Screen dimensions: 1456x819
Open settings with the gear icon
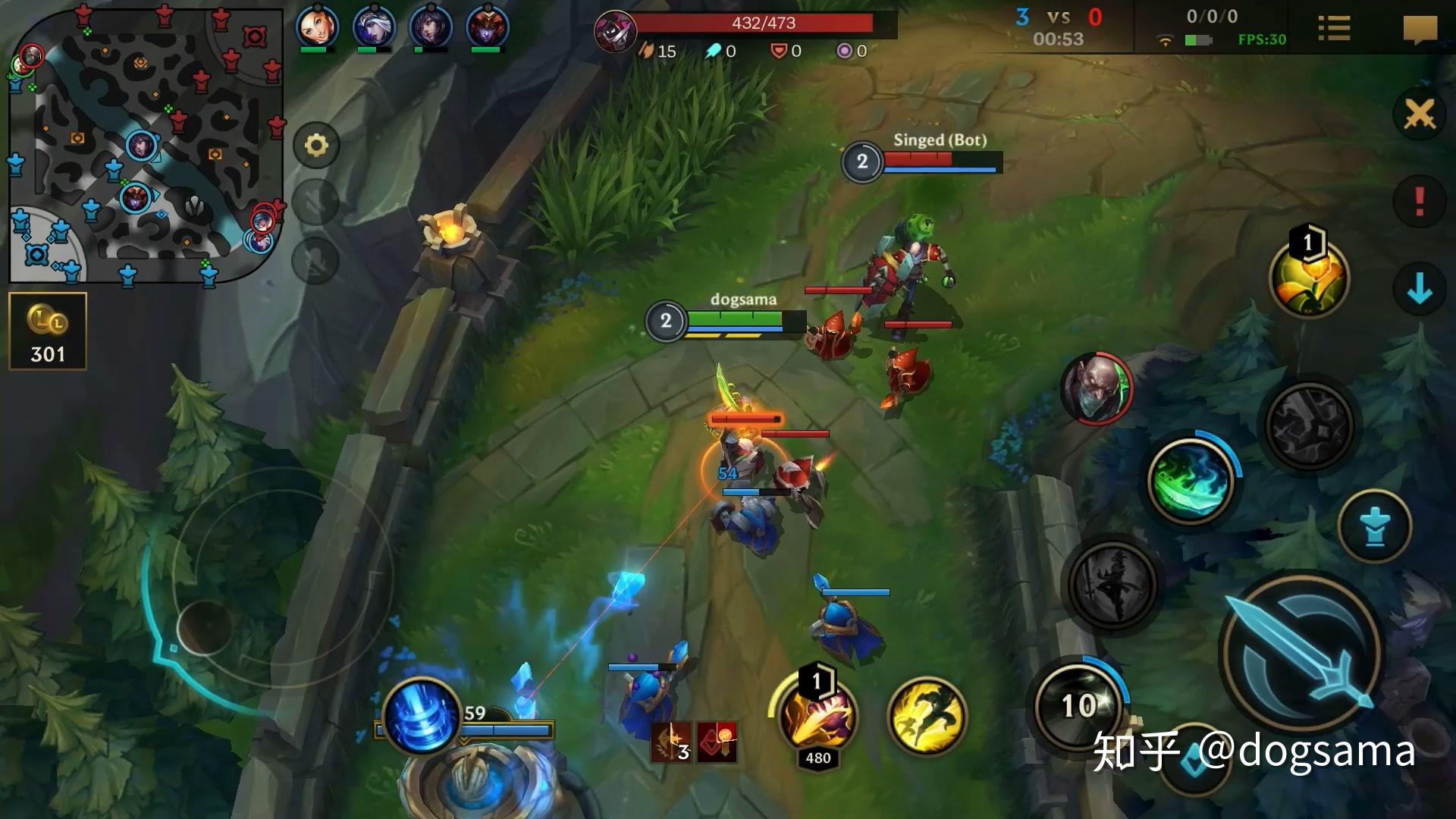[x=316, y=145]
